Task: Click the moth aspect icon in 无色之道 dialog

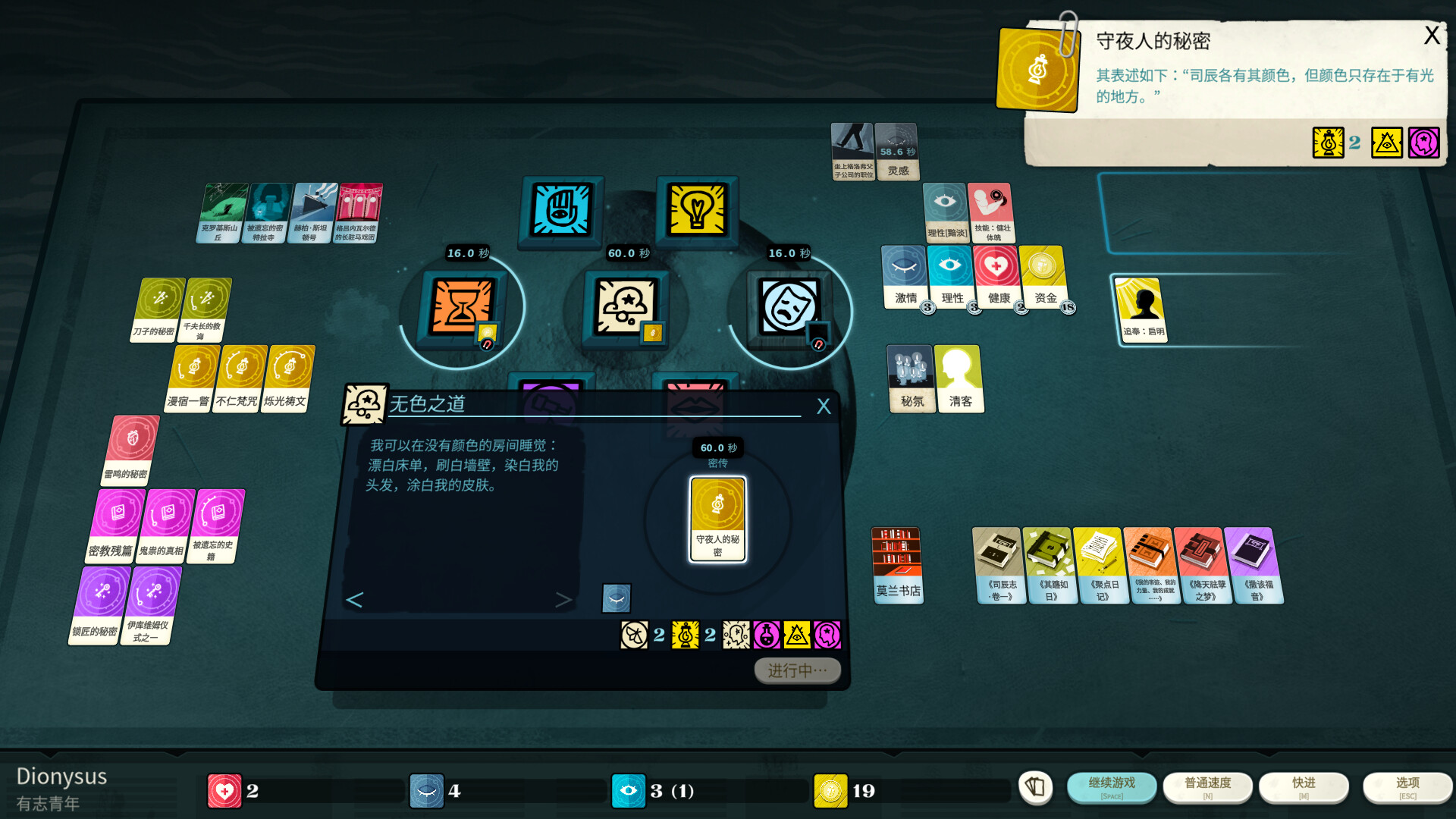Action: [x=635, y=635]
